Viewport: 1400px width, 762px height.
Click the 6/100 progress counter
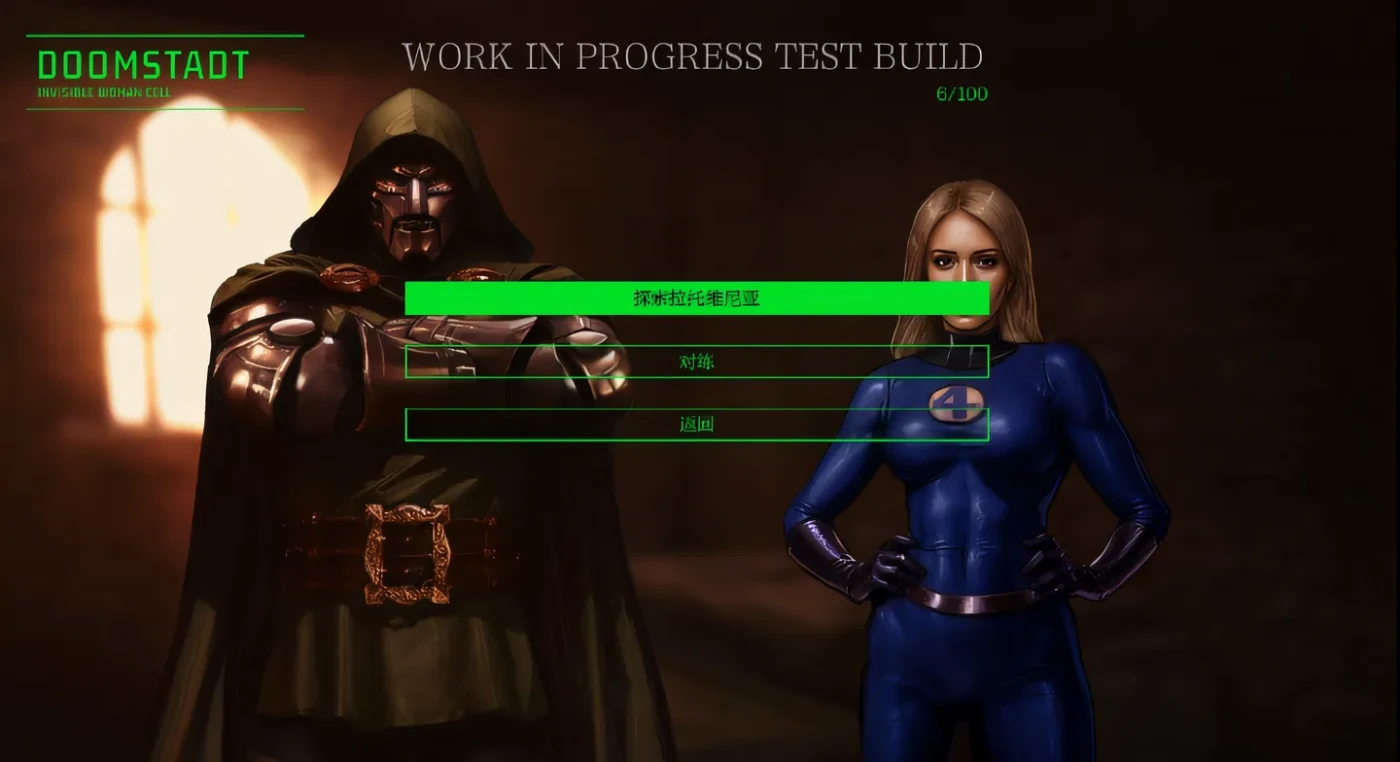click(961, 93)
